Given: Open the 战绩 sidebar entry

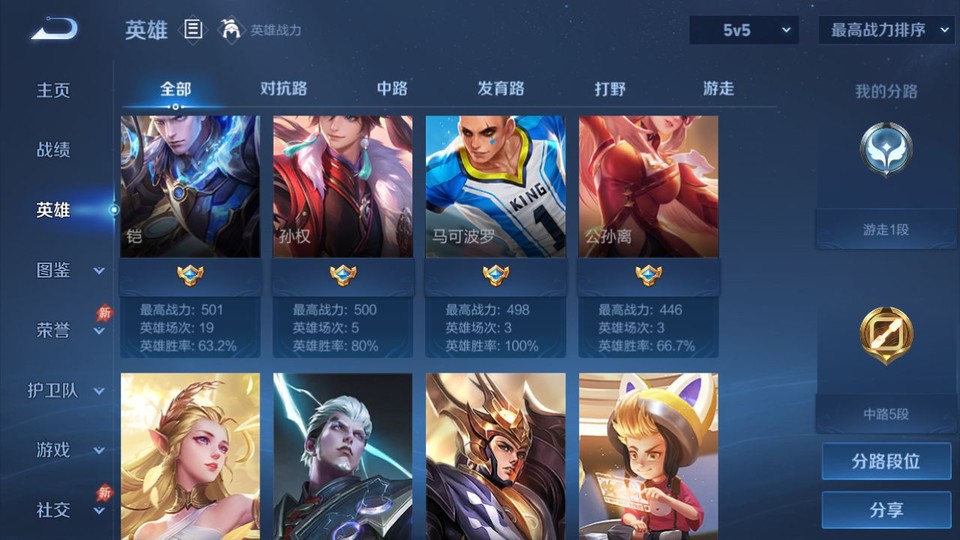Looking at the screenshot, I should pyautogui.click(x=54, y=150).
